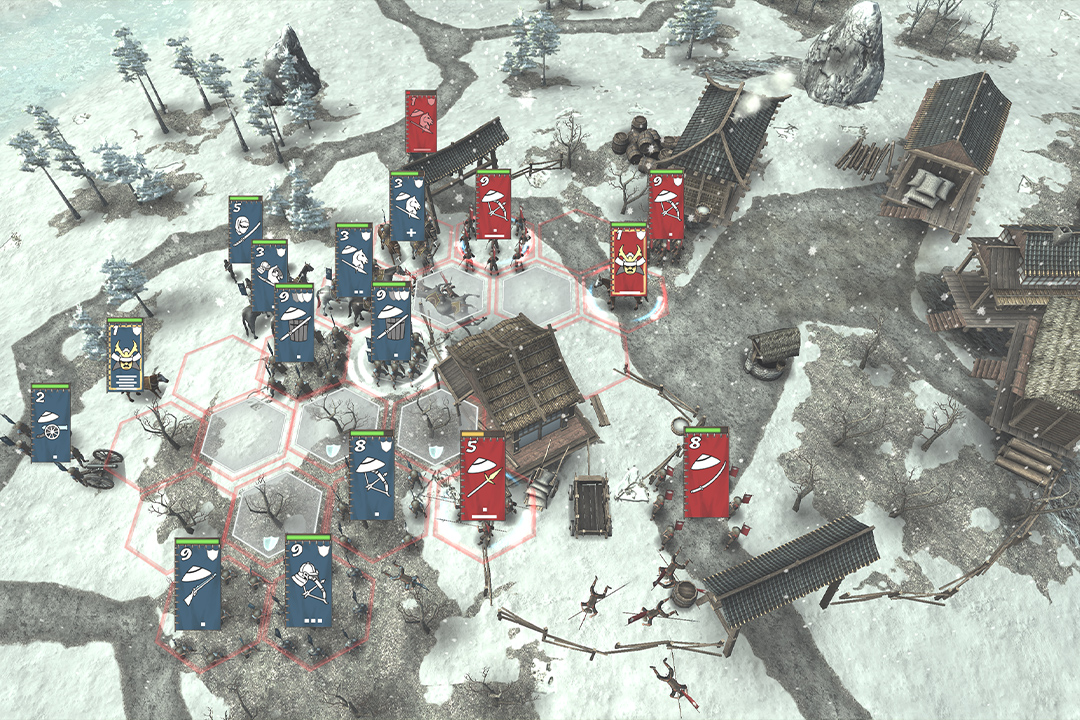Target the red spearman banner numbered 5
This screenshot has height=720, width=1080.
pyautogui.click(x=483, y=477)
